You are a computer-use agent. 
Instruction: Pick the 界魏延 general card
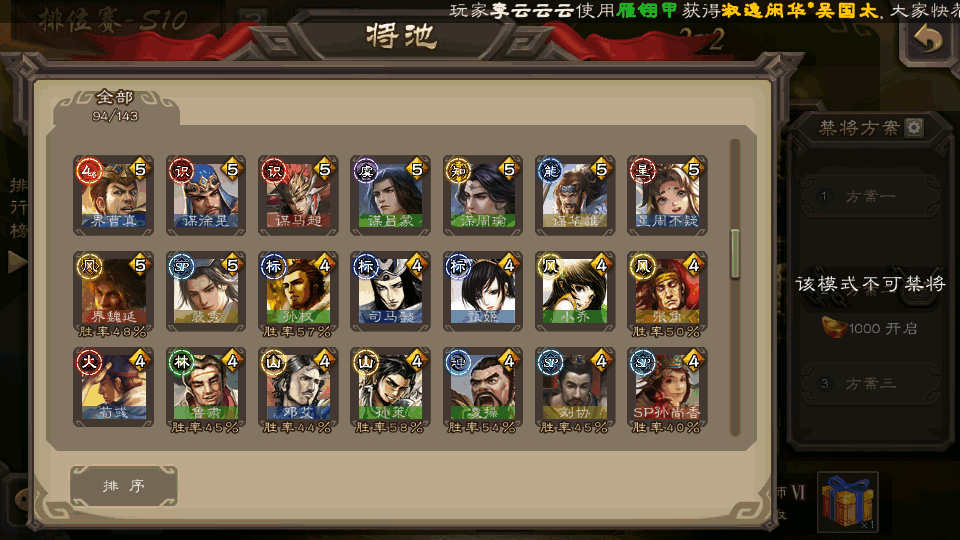coord(113,291)
